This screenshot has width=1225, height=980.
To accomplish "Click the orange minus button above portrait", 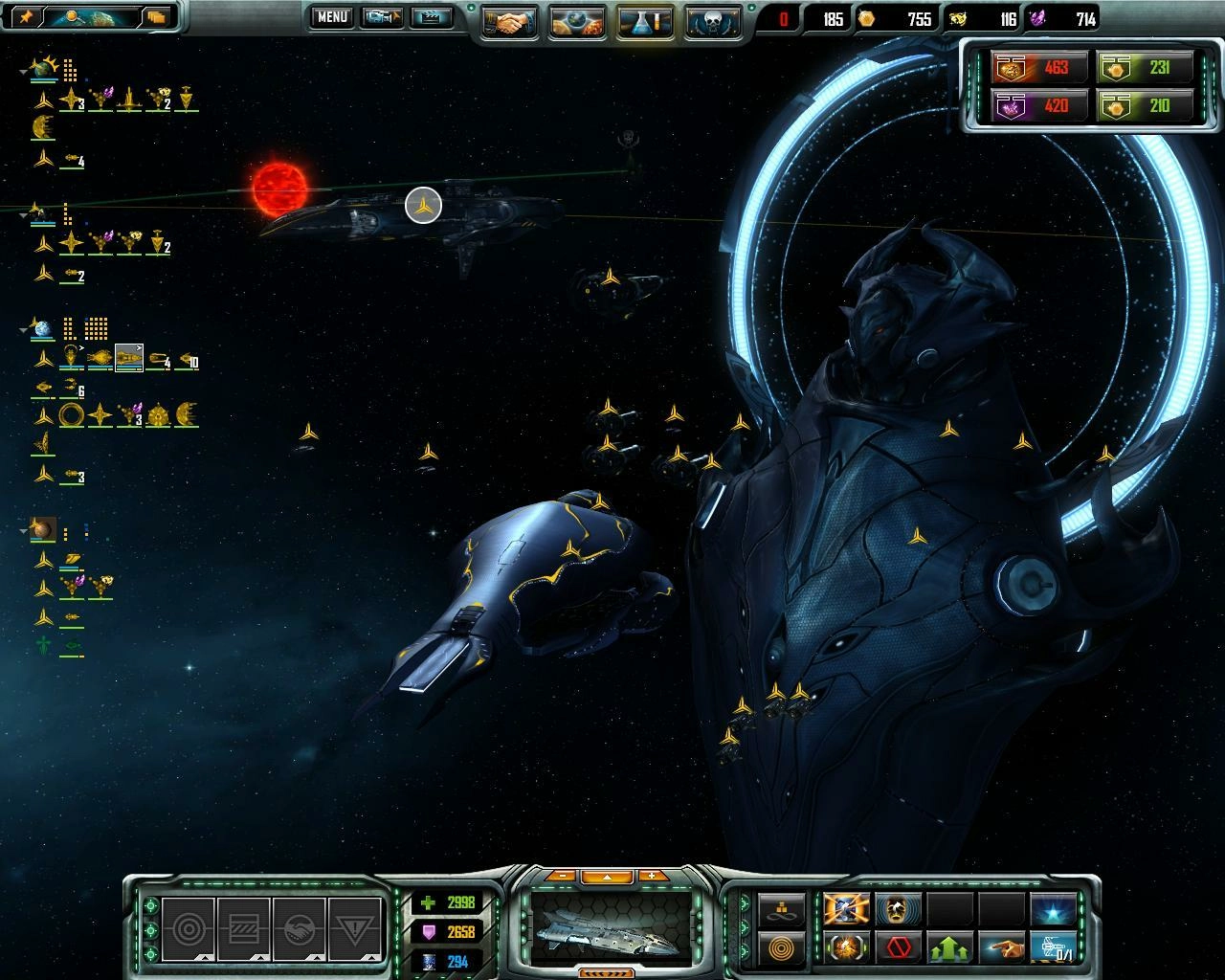I will coord(563,876).
